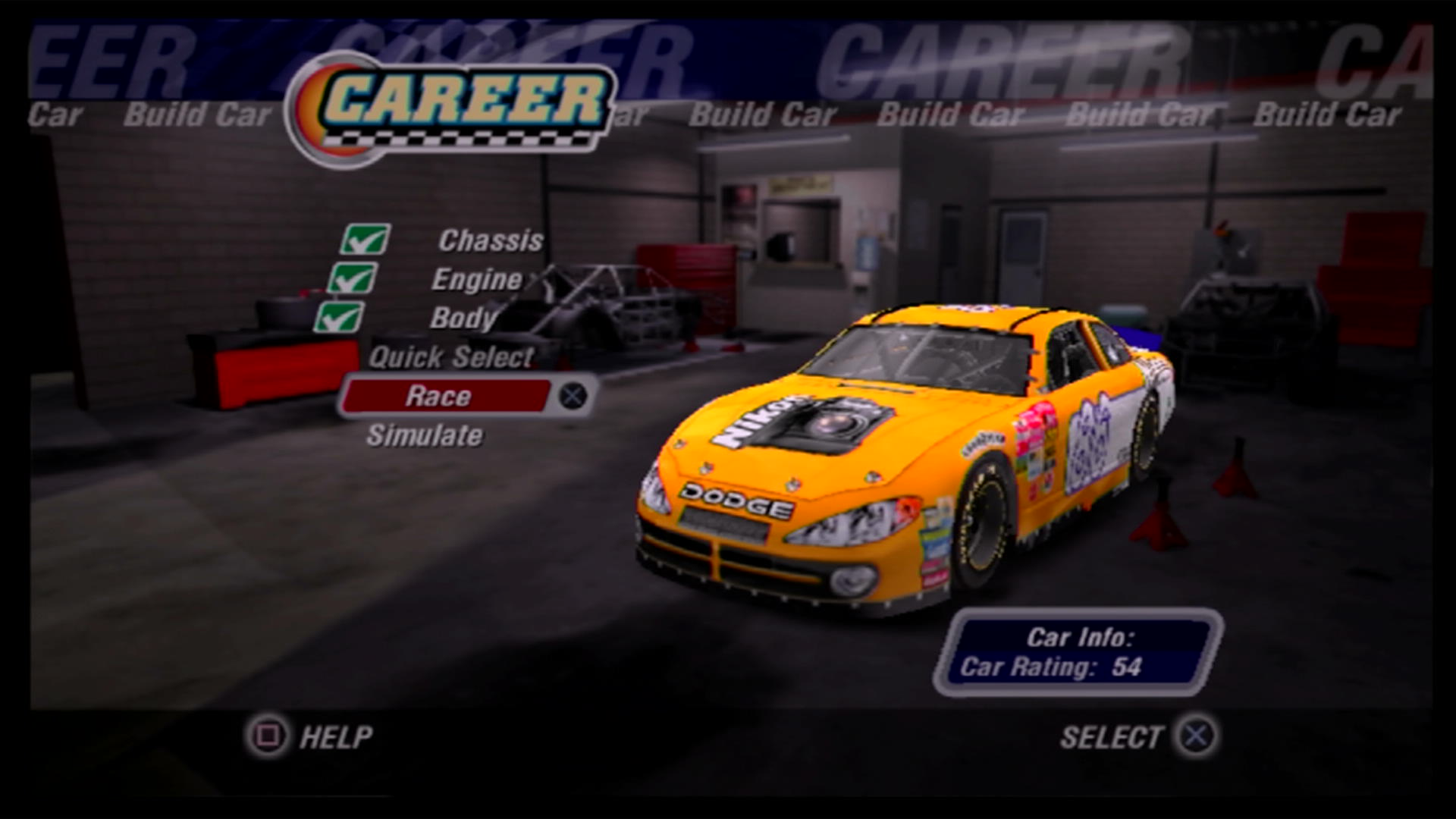Click the Body green checkmark box
This screenshot has height=819, width=1456.
(x=339, y=317)
